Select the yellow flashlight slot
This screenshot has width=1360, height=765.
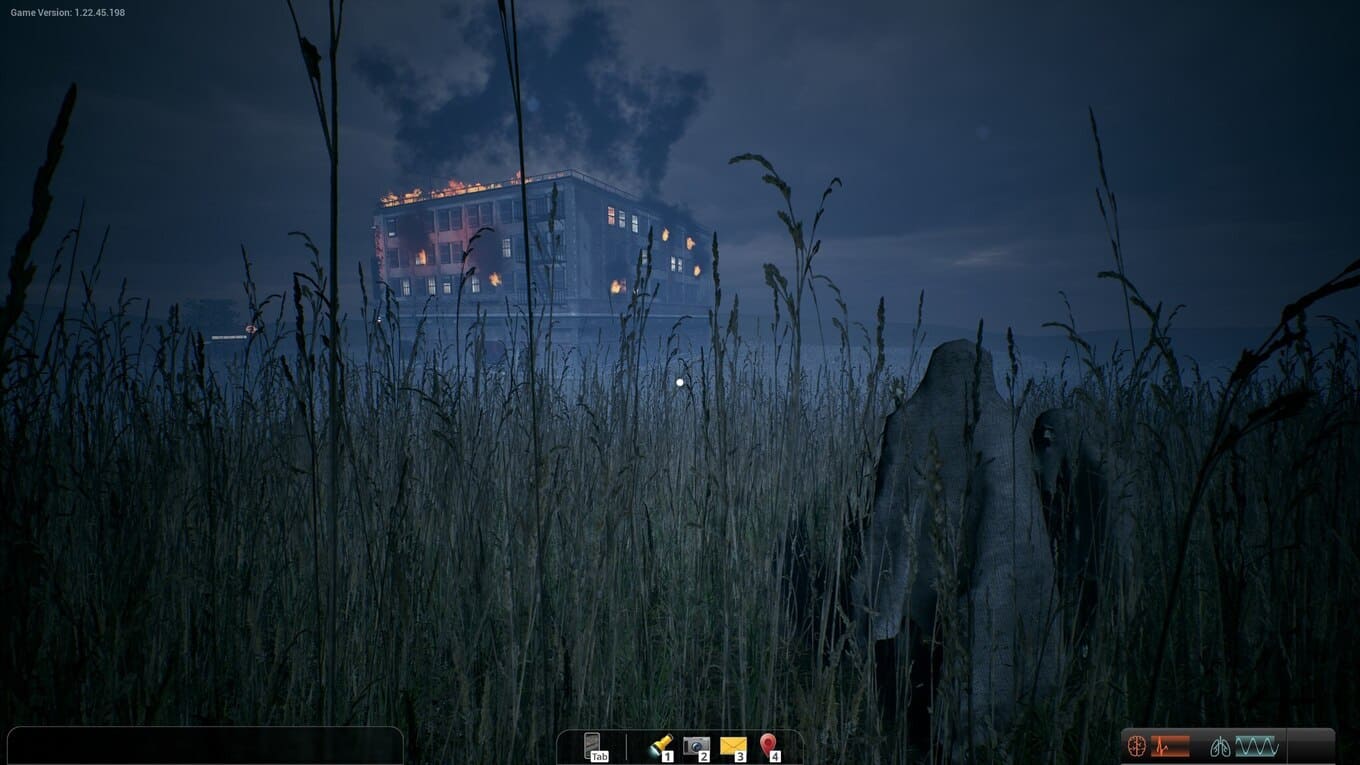[x=660, y=746]
